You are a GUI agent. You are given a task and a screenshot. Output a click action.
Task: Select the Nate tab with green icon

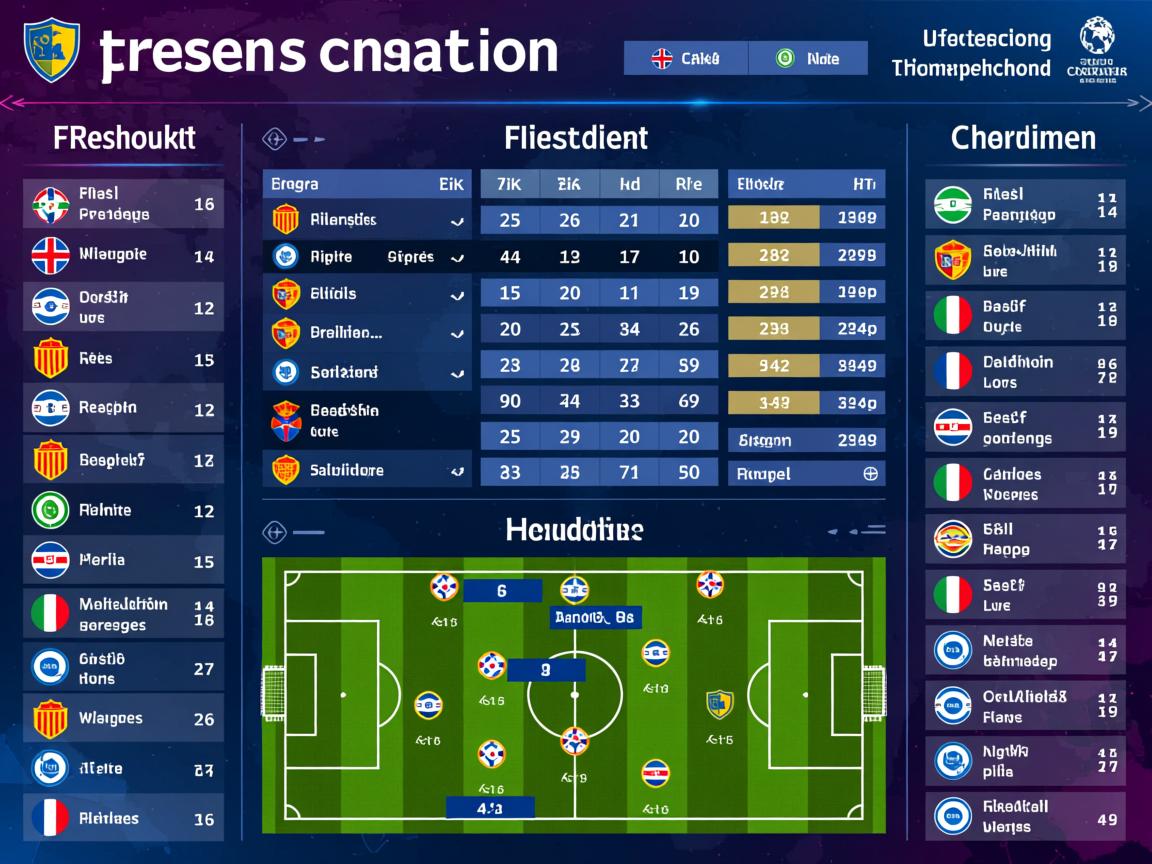(808, 58)
